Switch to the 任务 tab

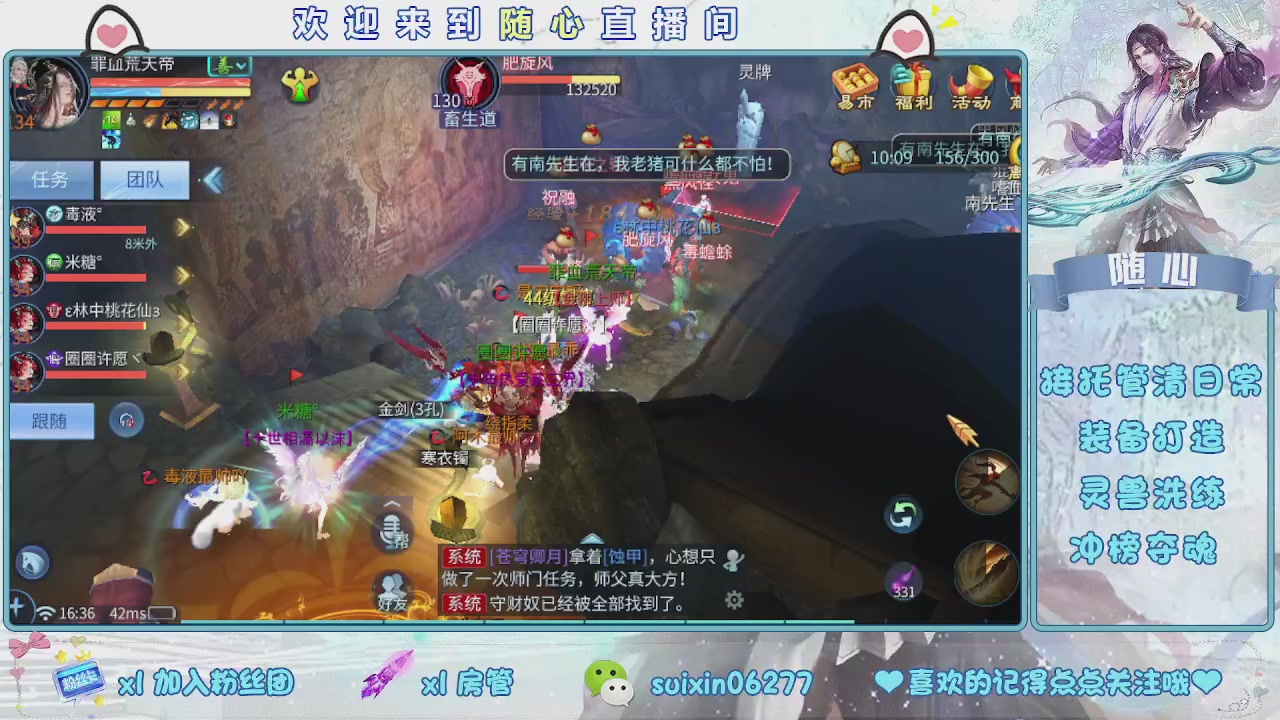(50, 180)
